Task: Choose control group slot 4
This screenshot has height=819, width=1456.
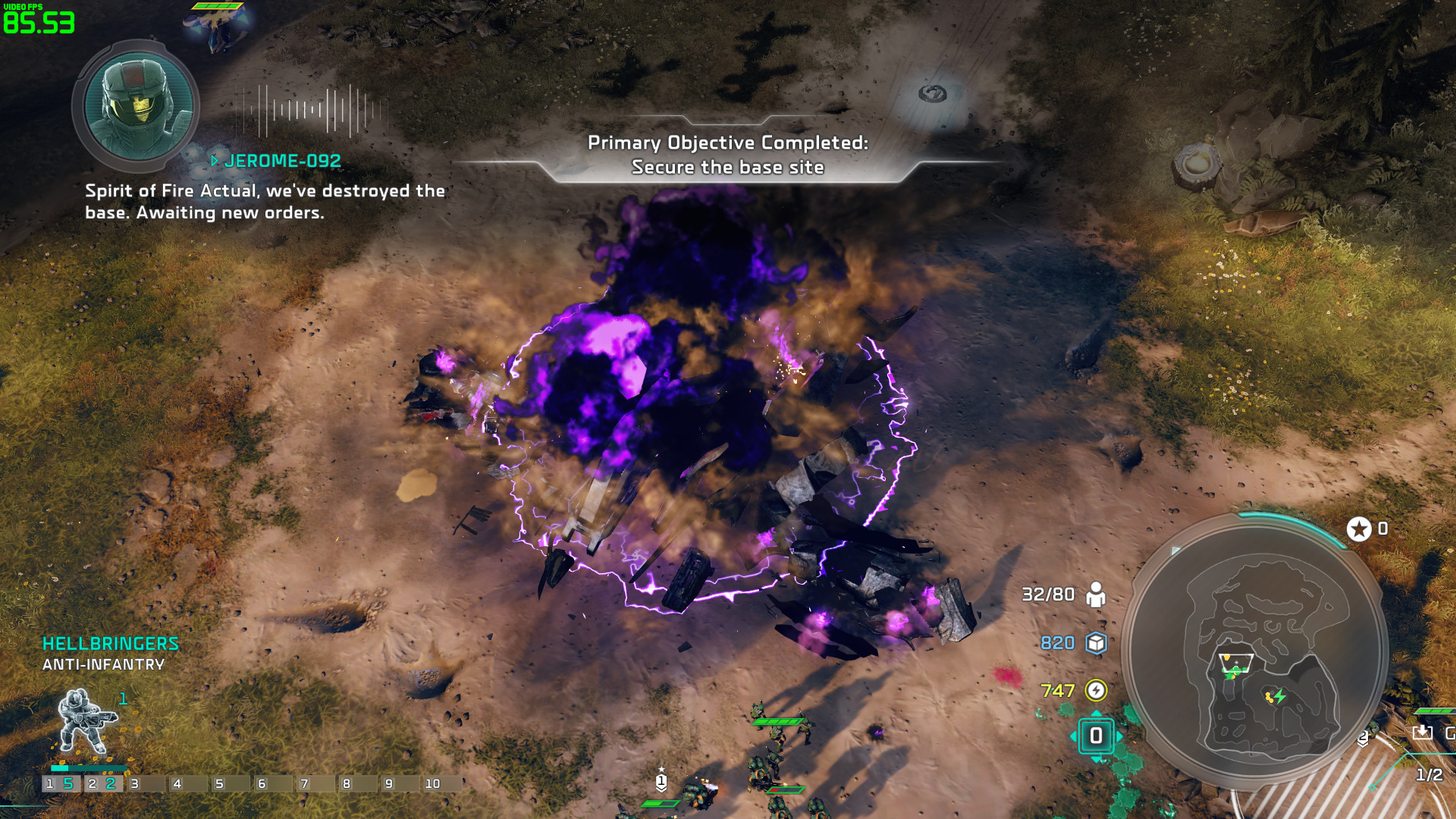Action: pos(187,783)
